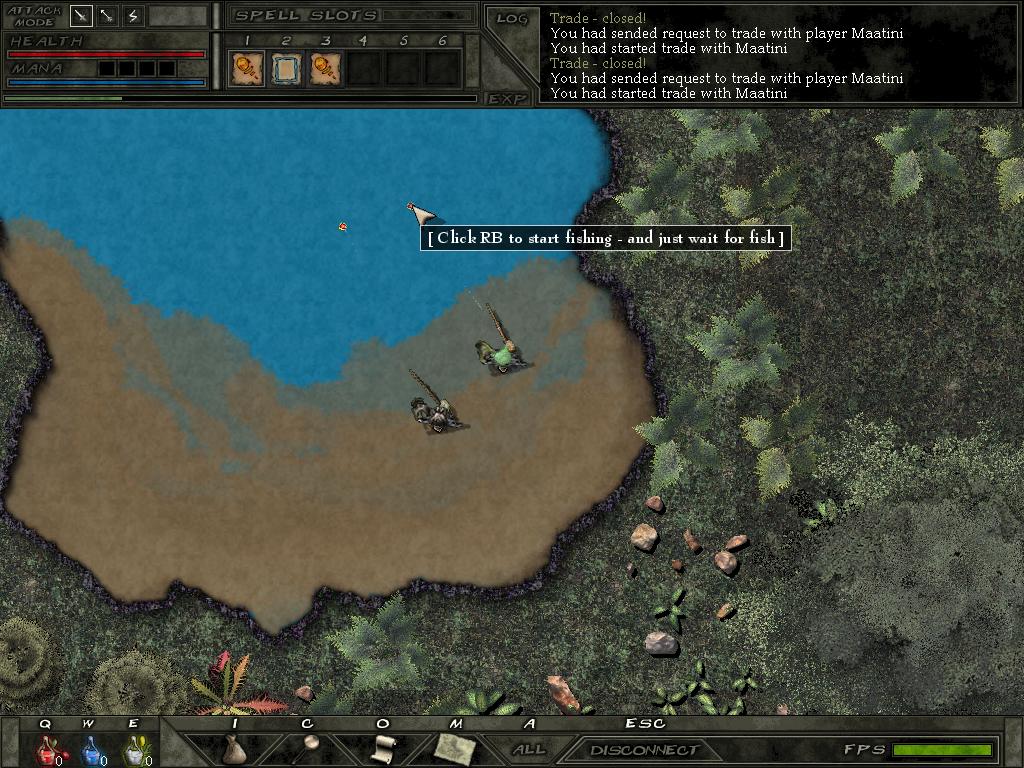Switch to the arrow ranged attack mode
This screenshot has height=768, width=1024.
pos(107,16)
